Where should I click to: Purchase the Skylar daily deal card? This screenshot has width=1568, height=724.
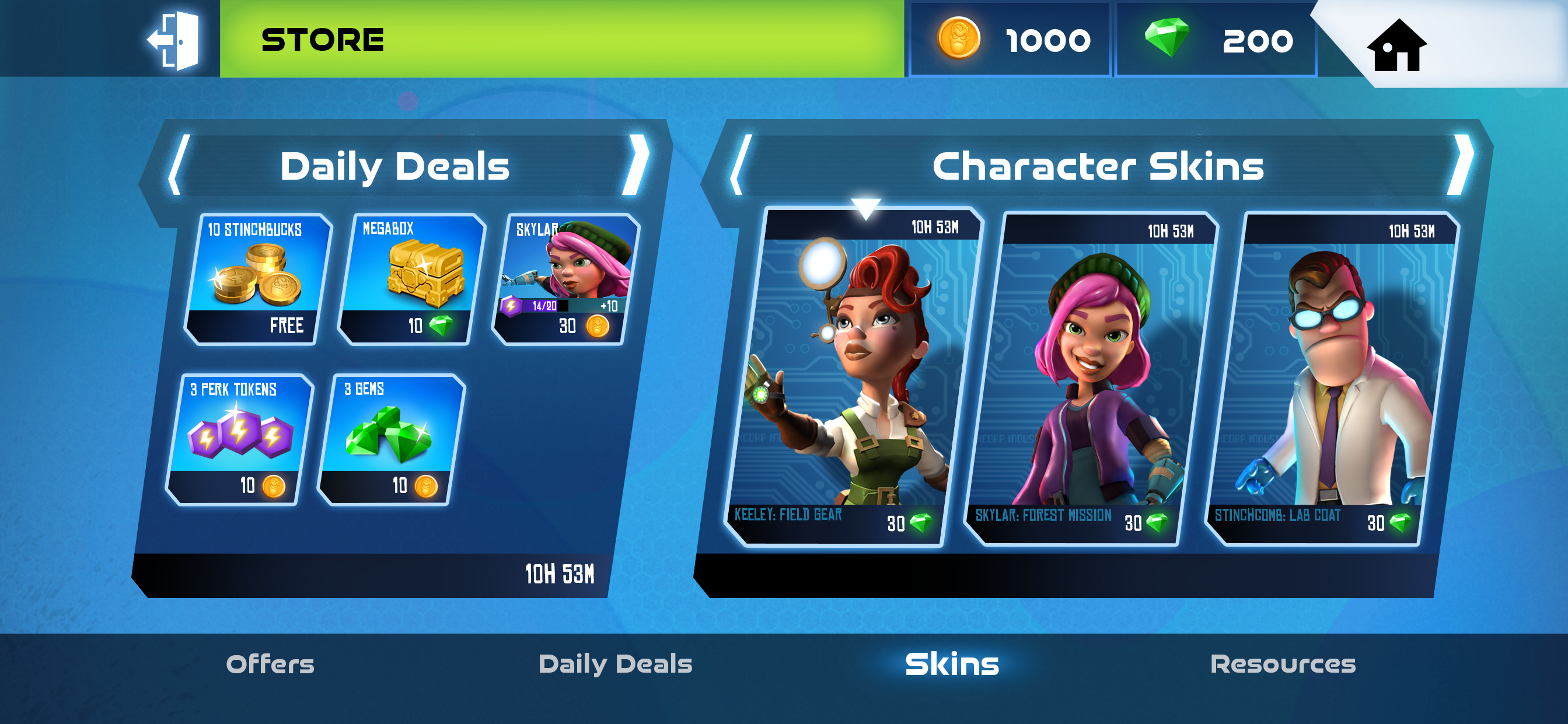565,280
